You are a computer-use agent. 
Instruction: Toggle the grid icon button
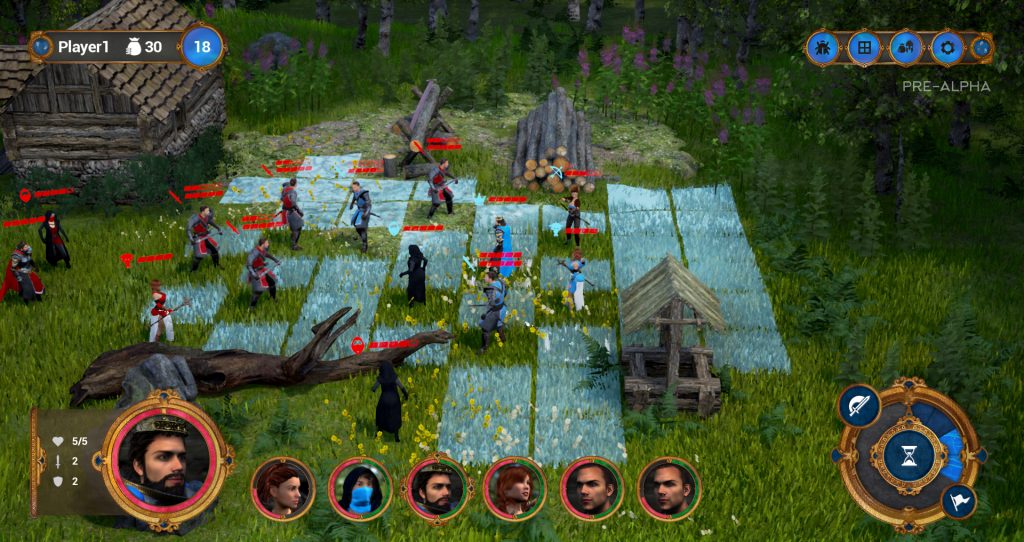864,47
